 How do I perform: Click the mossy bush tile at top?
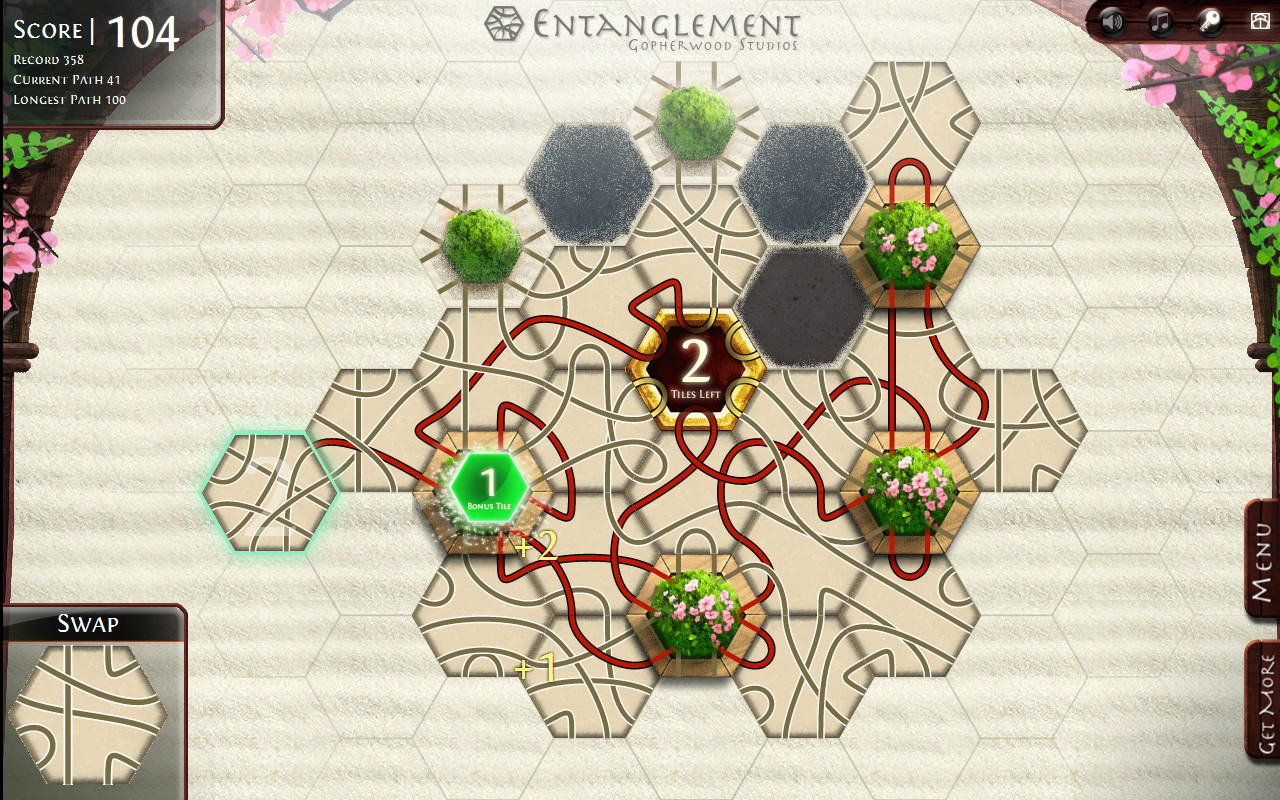click(x=697, y=123)
